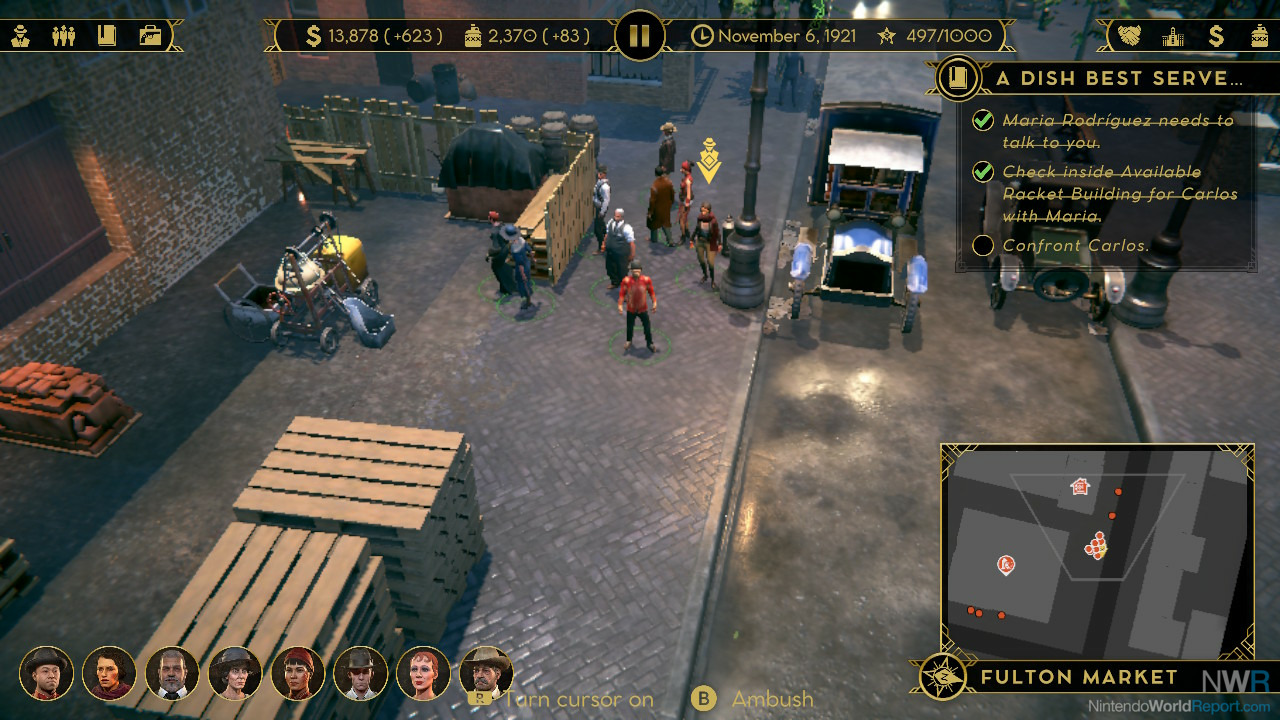Select the dark-haired woman portrait with maroon scarf
This screenshot has width=1280, height=720.
click(x=109, y=673)
